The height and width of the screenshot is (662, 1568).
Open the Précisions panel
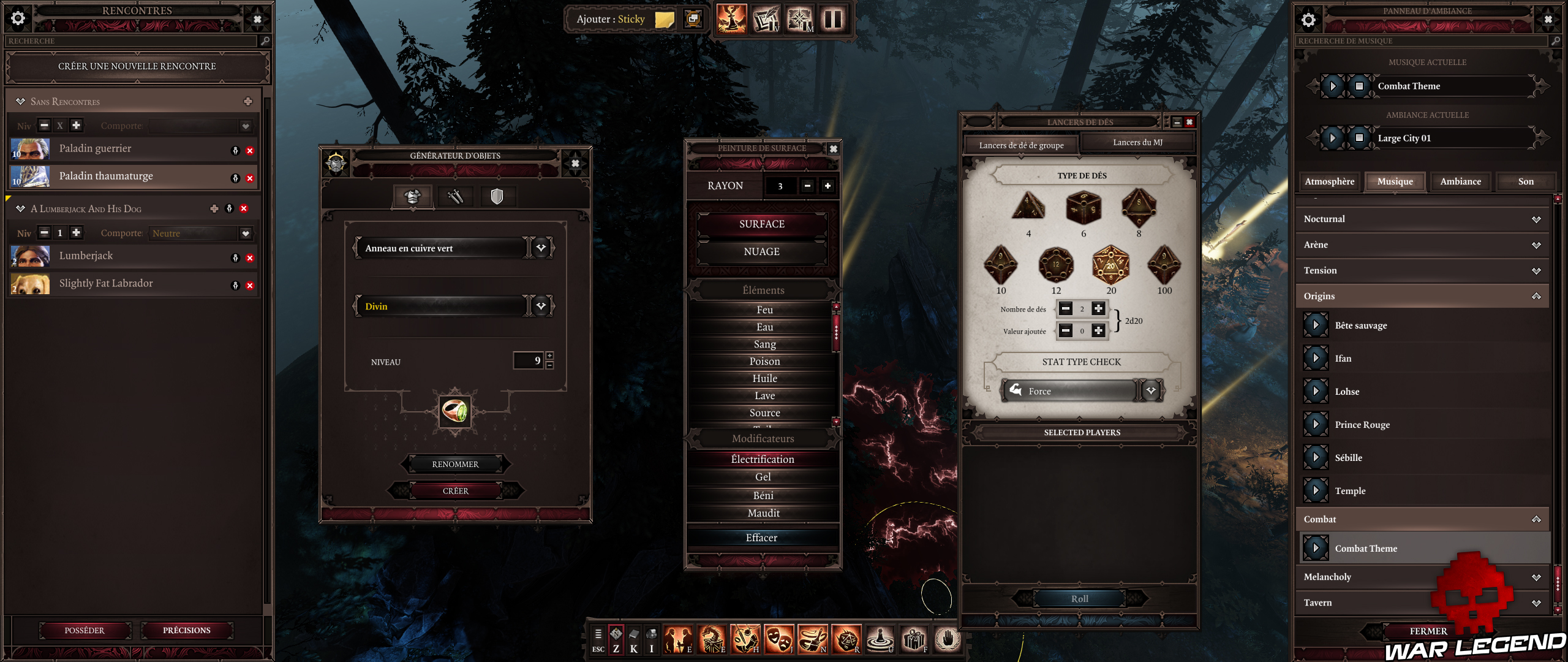186,630
